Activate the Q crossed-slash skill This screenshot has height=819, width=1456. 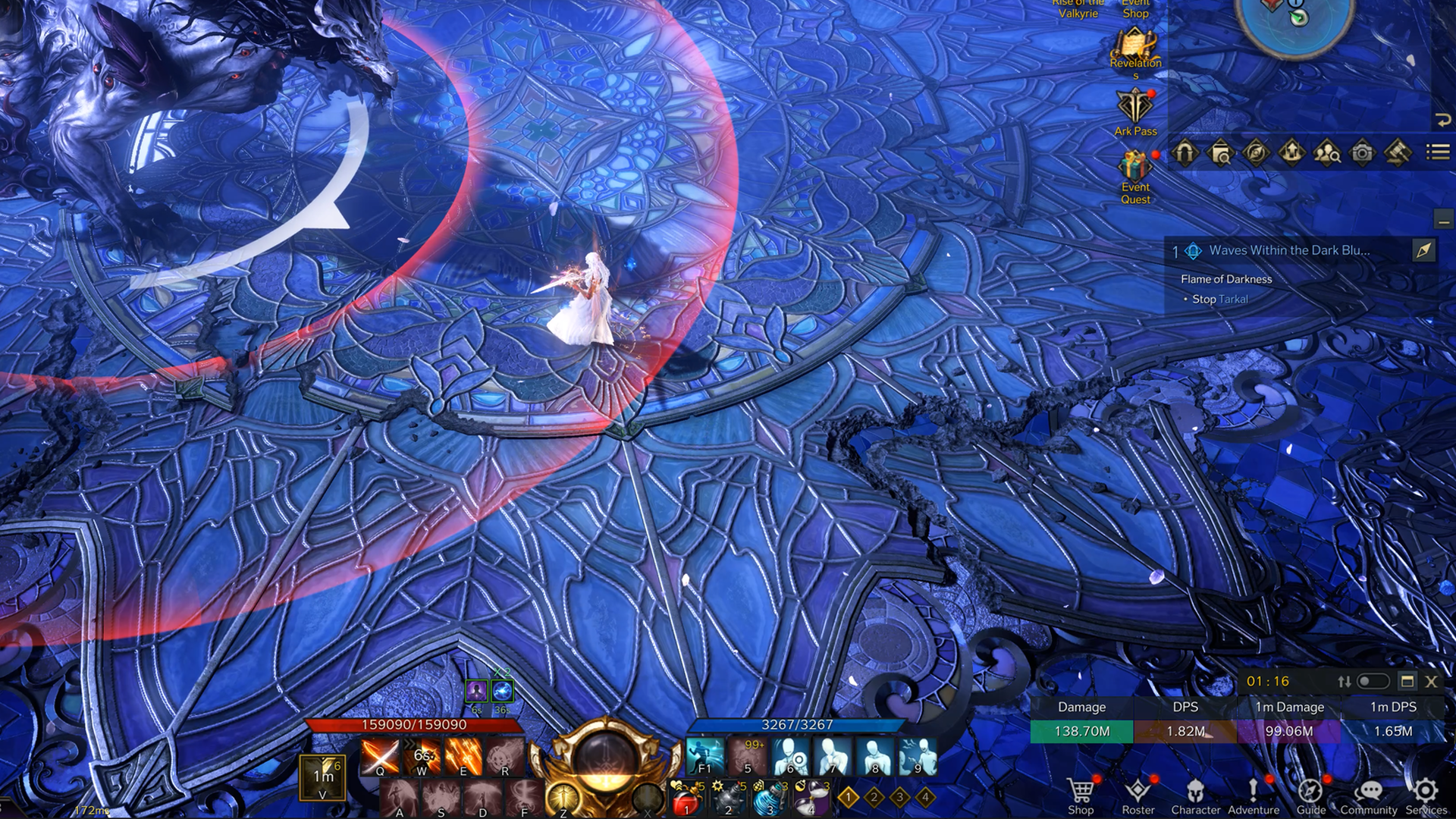(x=380, y=756)
